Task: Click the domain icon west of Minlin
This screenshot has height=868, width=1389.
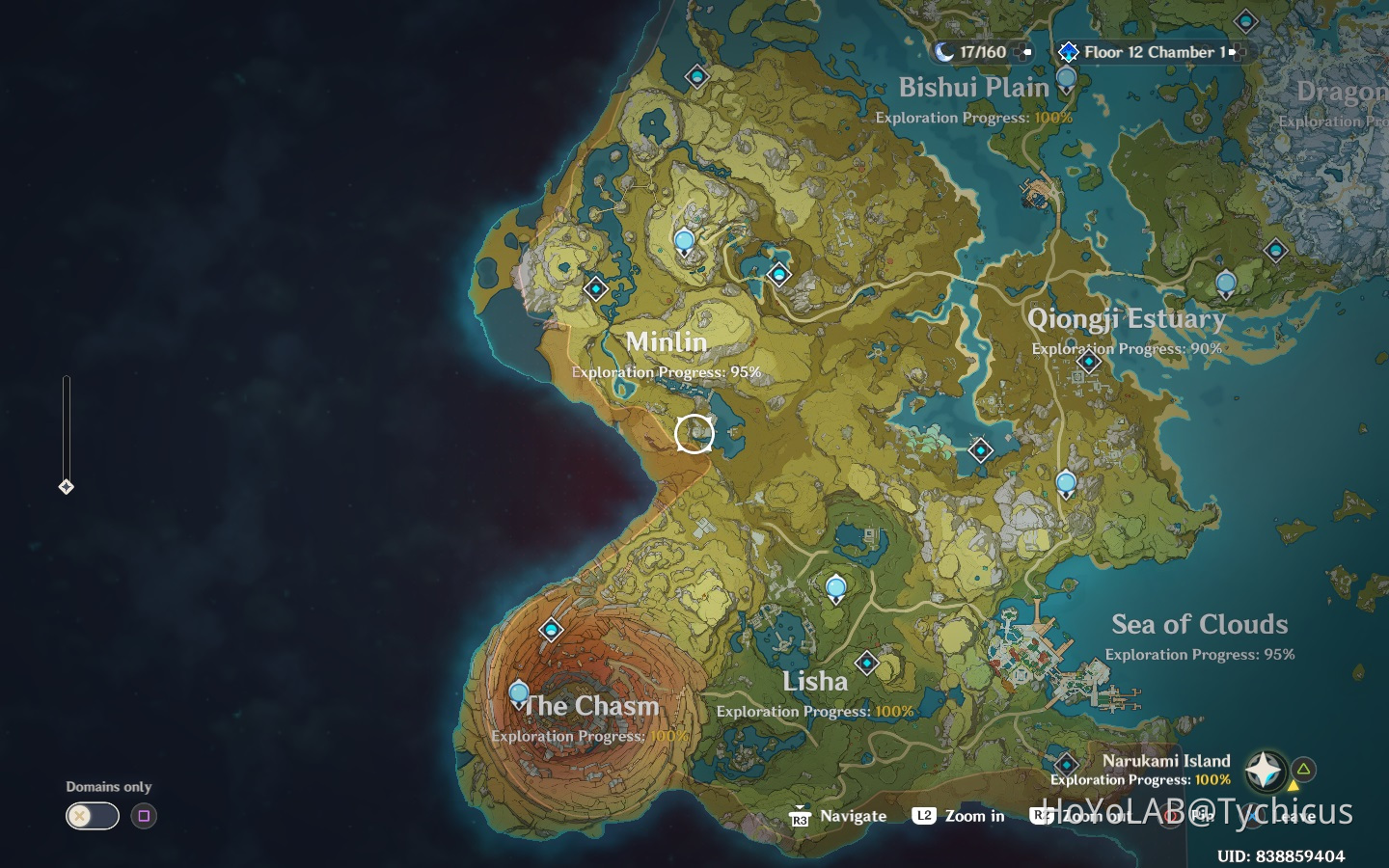Action: [x=596, y=287]
